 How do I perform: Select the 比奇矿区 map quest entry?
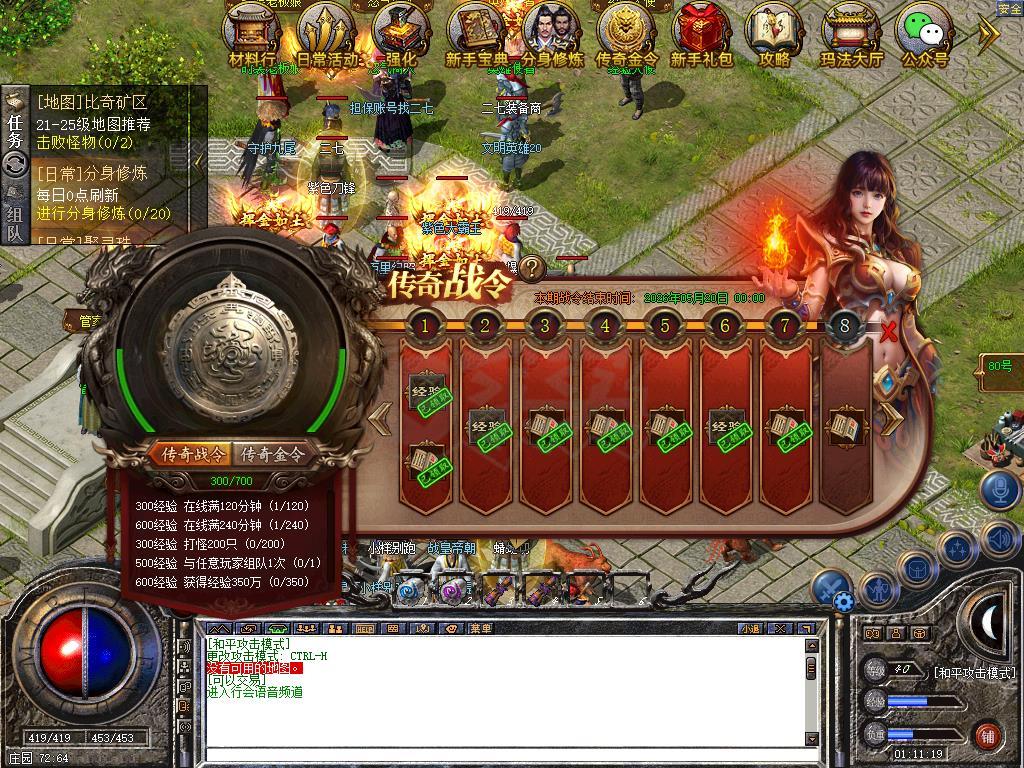point(92,102)
